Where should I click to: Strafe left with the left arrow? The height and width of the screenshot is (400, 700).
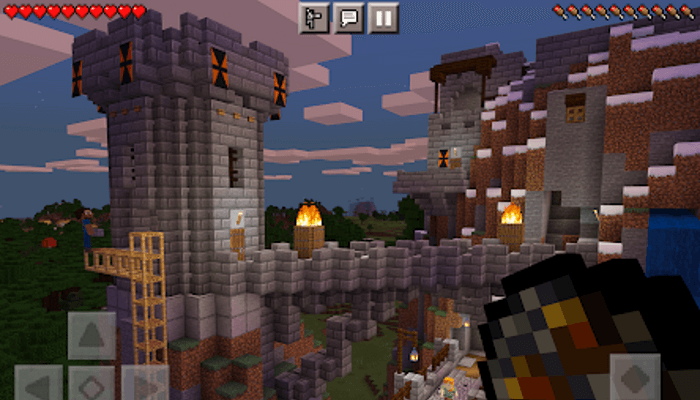pos(38,383)
